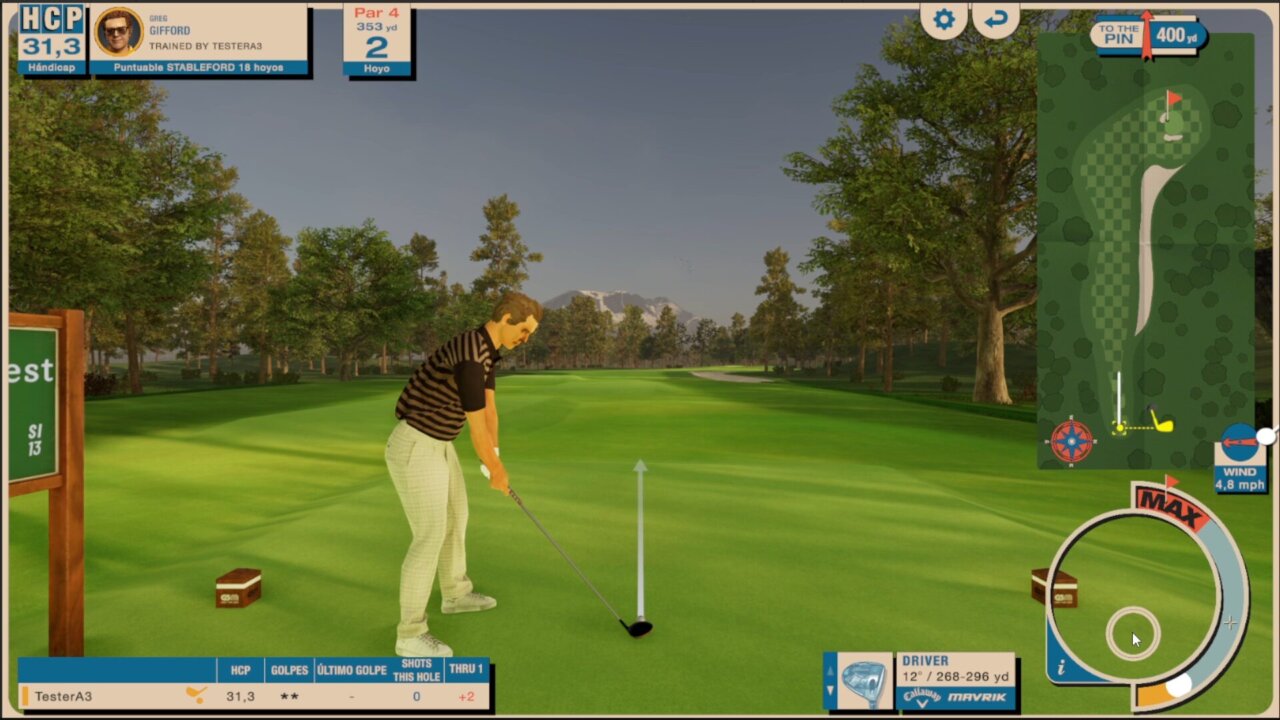Select Greg Gifford player portrait
Screen dimensions: 1280x720
point(117,32)
